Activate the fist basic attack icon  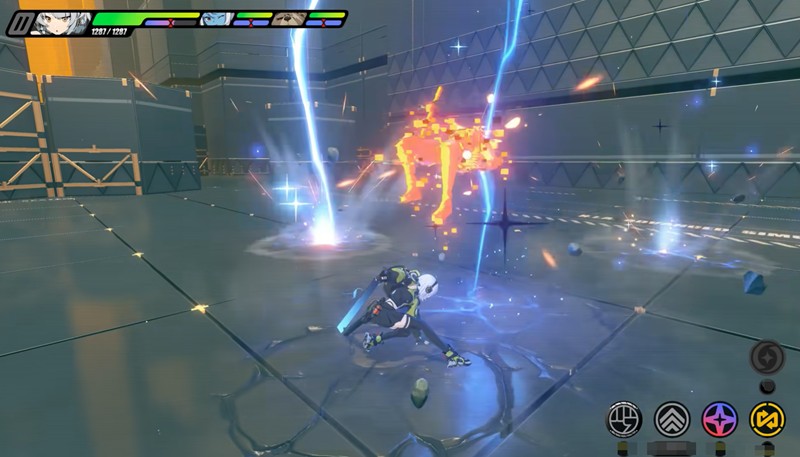tap(625, 419)
